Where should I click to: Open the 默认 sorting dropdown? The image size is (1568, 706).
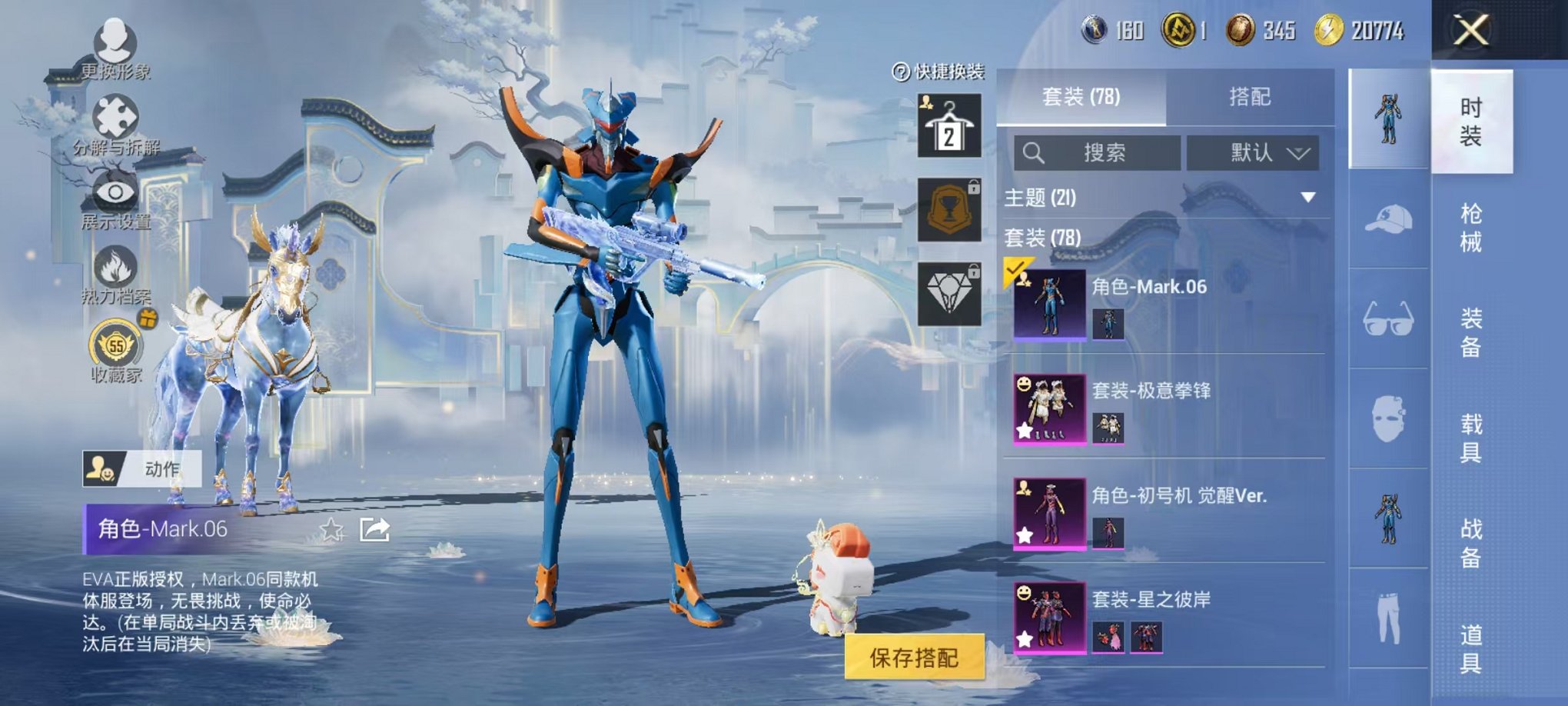[x=1253, y=152]
